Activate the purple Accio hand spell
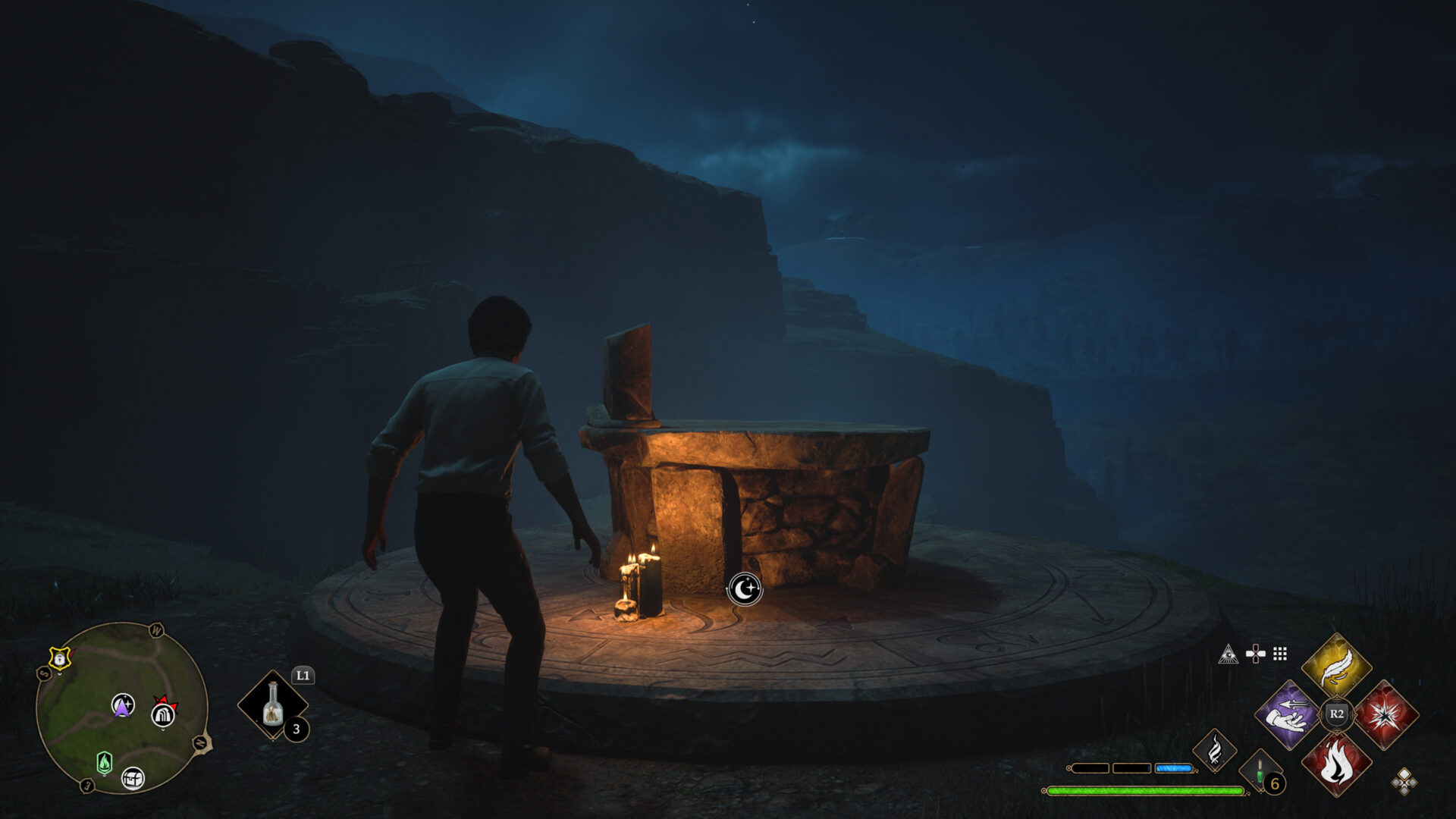 click(x=1288, y=714)
